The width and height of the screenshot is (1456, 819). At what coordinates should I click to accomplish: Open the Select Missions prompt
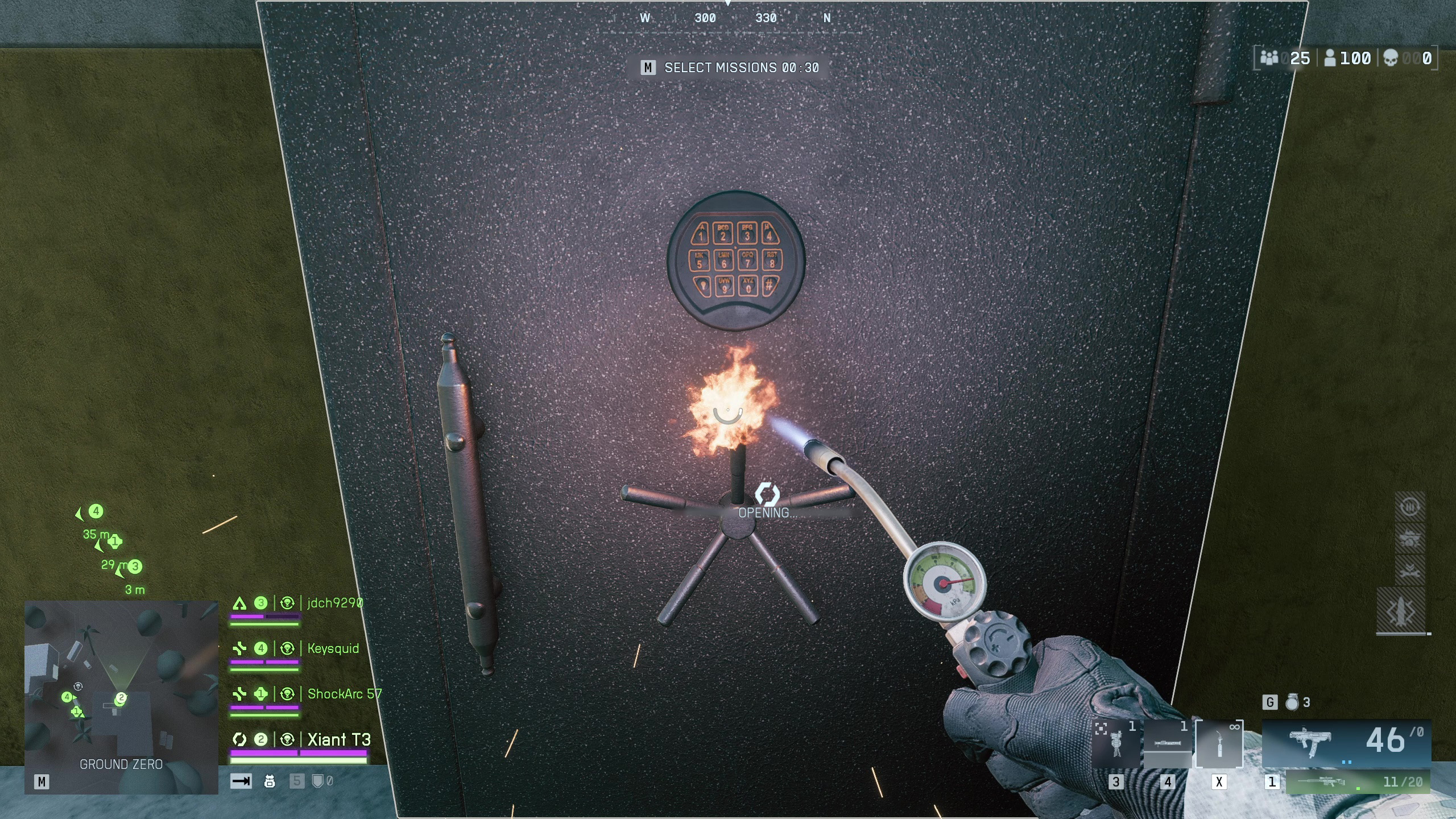(x=730, y=68)
